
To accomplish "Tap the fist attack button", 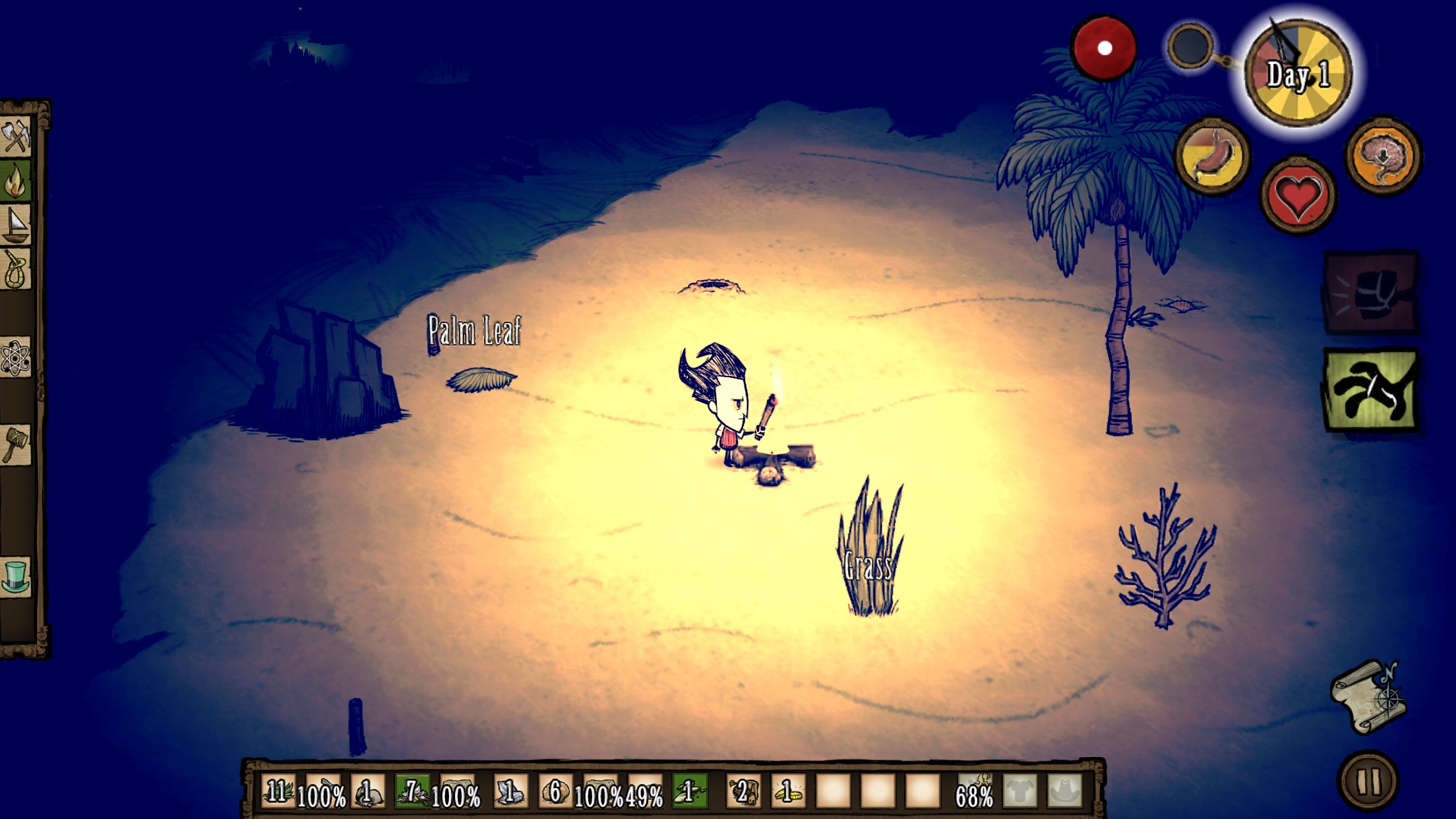I will point(1371,292).
